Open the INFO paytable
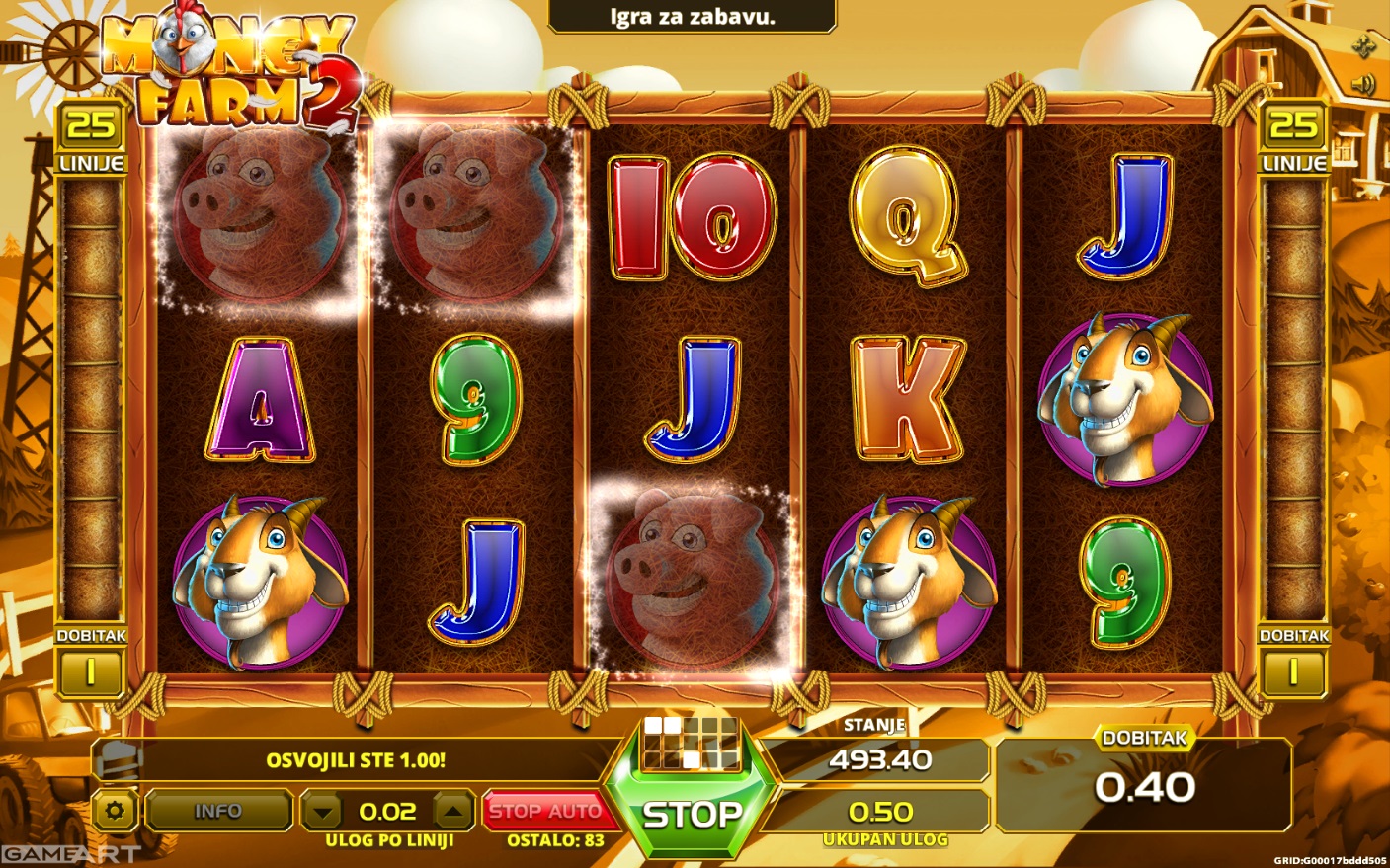 click(217, 811)
